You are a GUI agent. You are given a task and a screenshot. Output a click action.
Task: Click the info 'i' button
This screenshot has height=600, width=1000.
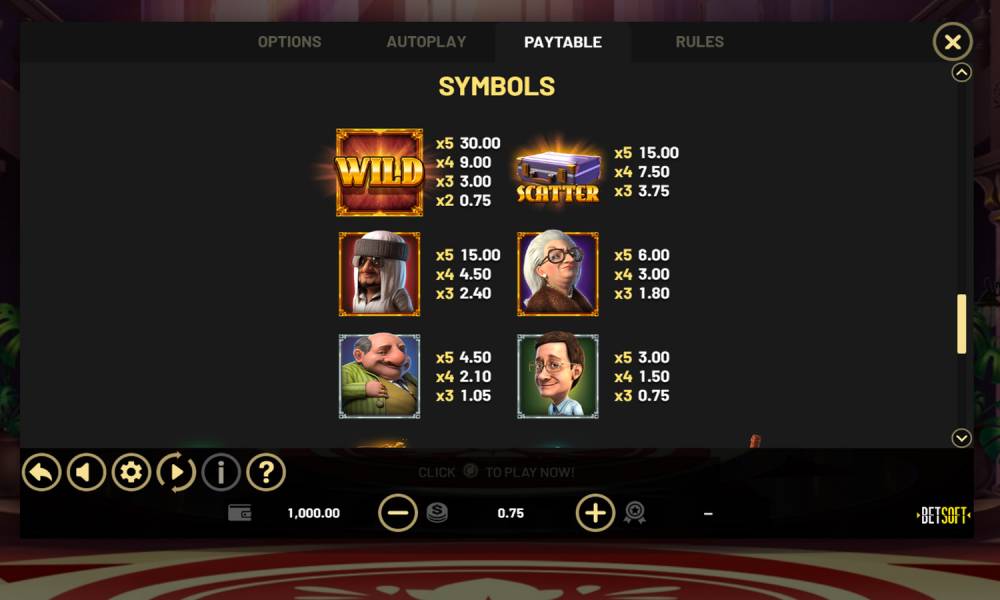(x=221, y=472)
